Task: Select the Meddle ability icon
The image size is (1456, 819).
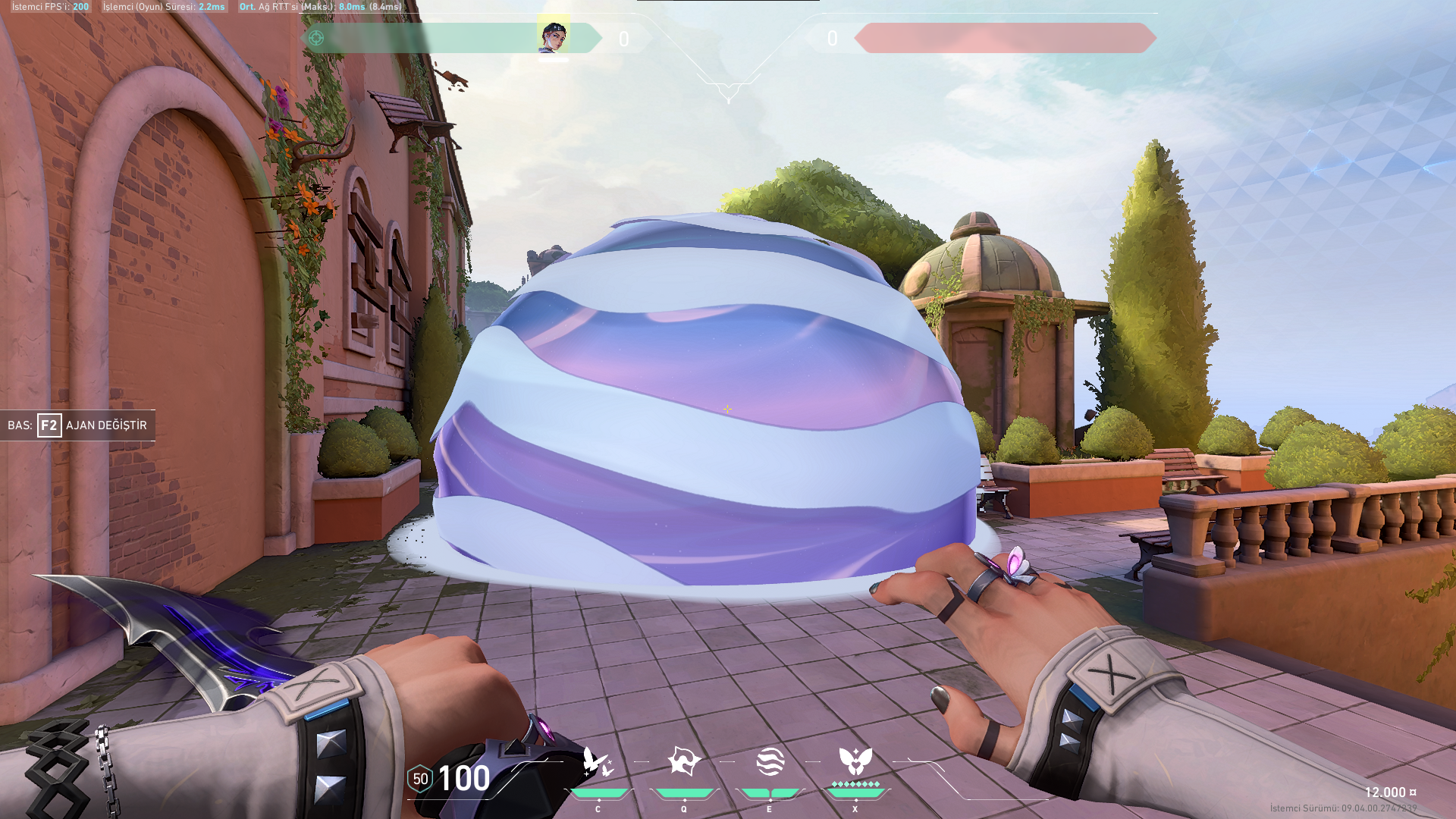Action: click(x=683, y=761)
